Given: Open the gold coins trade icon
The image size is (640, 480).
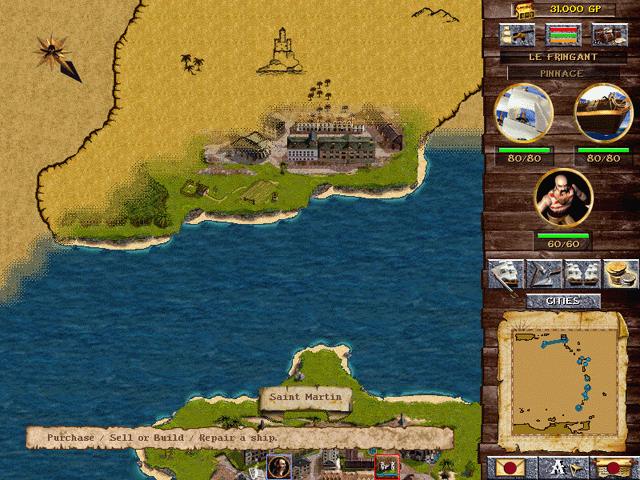Looking at the screenshot, I should click(x=620, y=273).
